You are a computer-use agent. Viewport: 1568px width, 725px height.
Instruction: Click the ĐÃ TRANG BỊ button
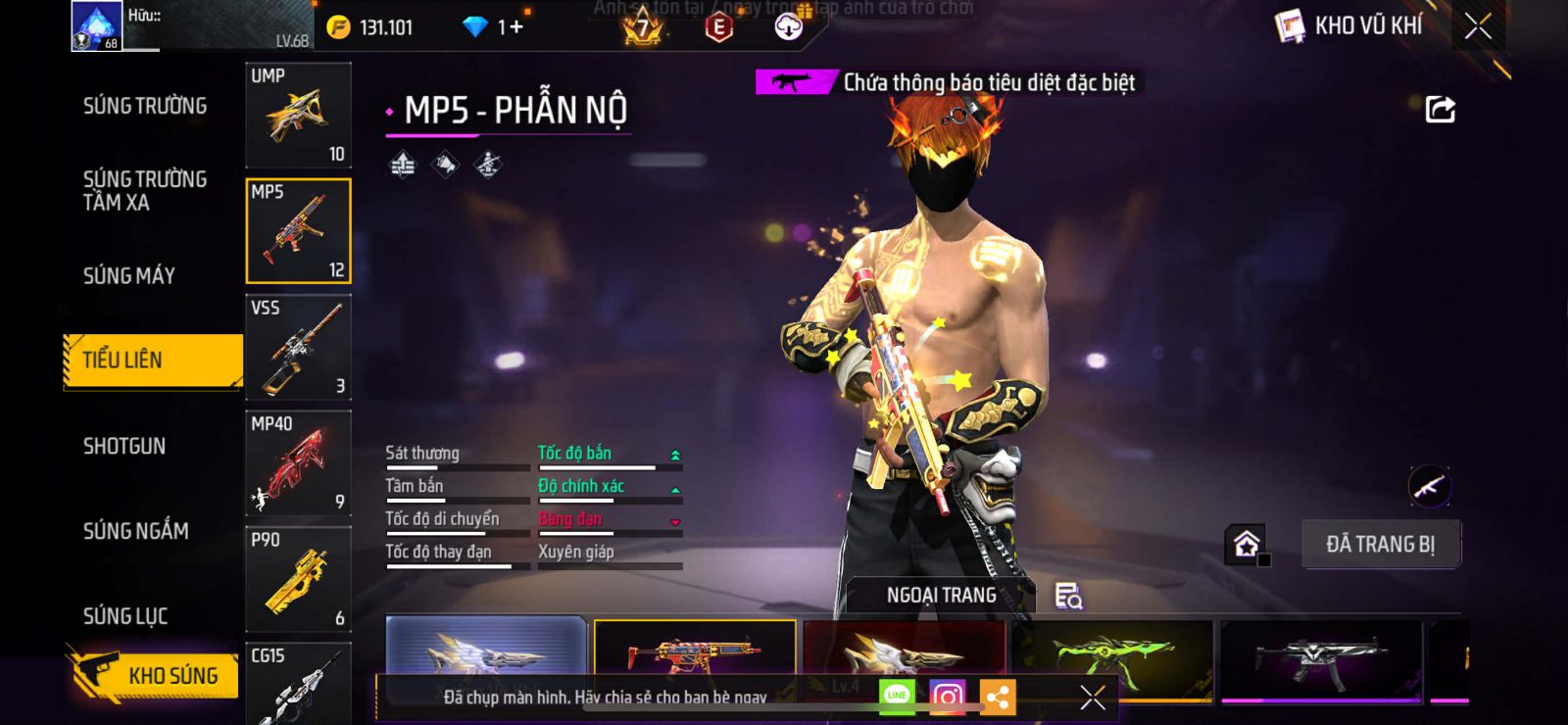point(1380,545)
